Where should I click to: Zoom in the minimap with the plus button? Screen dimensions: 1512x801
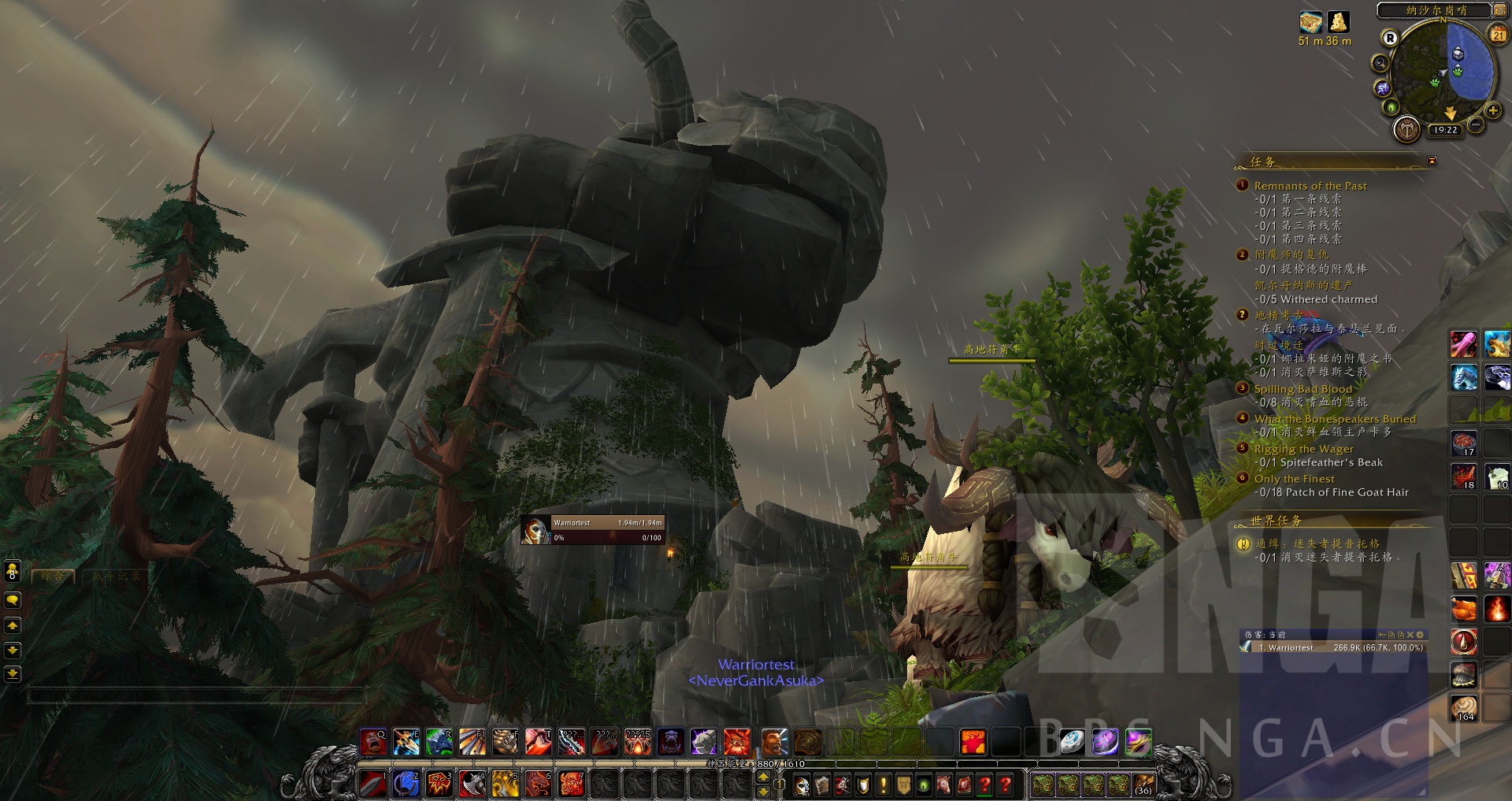pyautogui.click(x=1492, y=111)
